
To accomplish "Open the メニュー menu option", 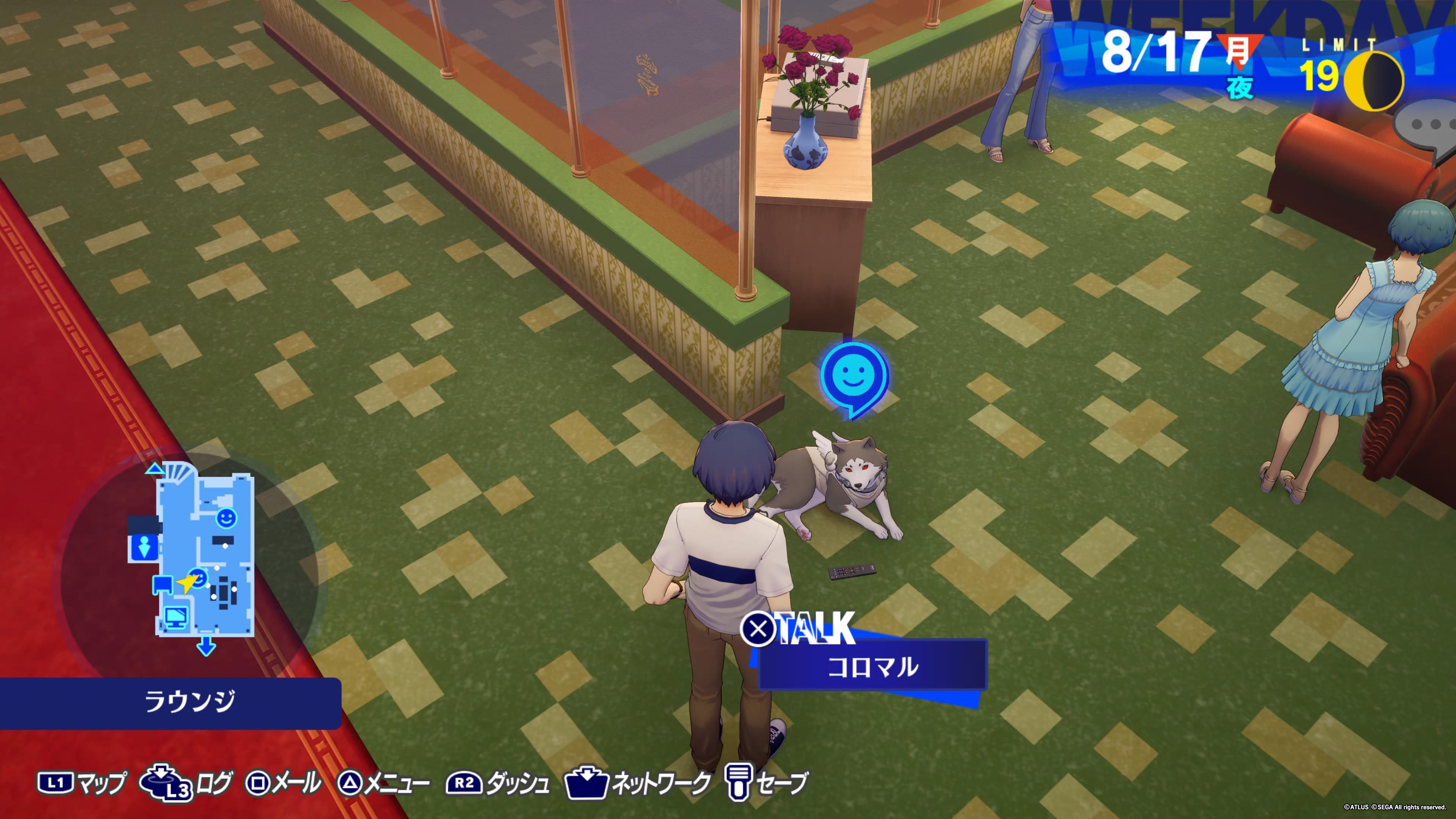I will pyautogui.click(x=384, y=783).
